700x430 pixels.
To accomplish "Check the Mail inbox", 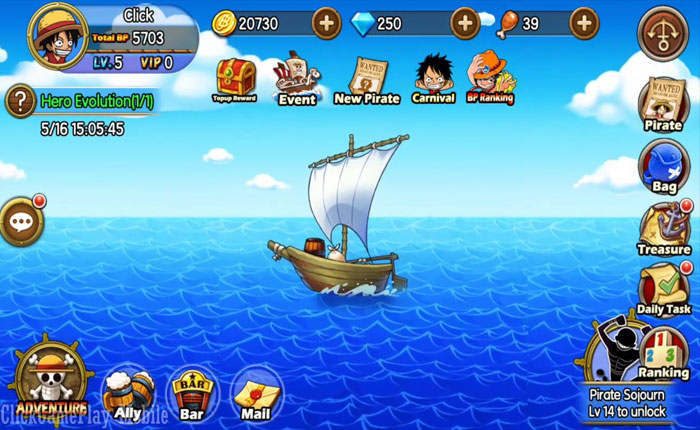I will tap(255, 393).
